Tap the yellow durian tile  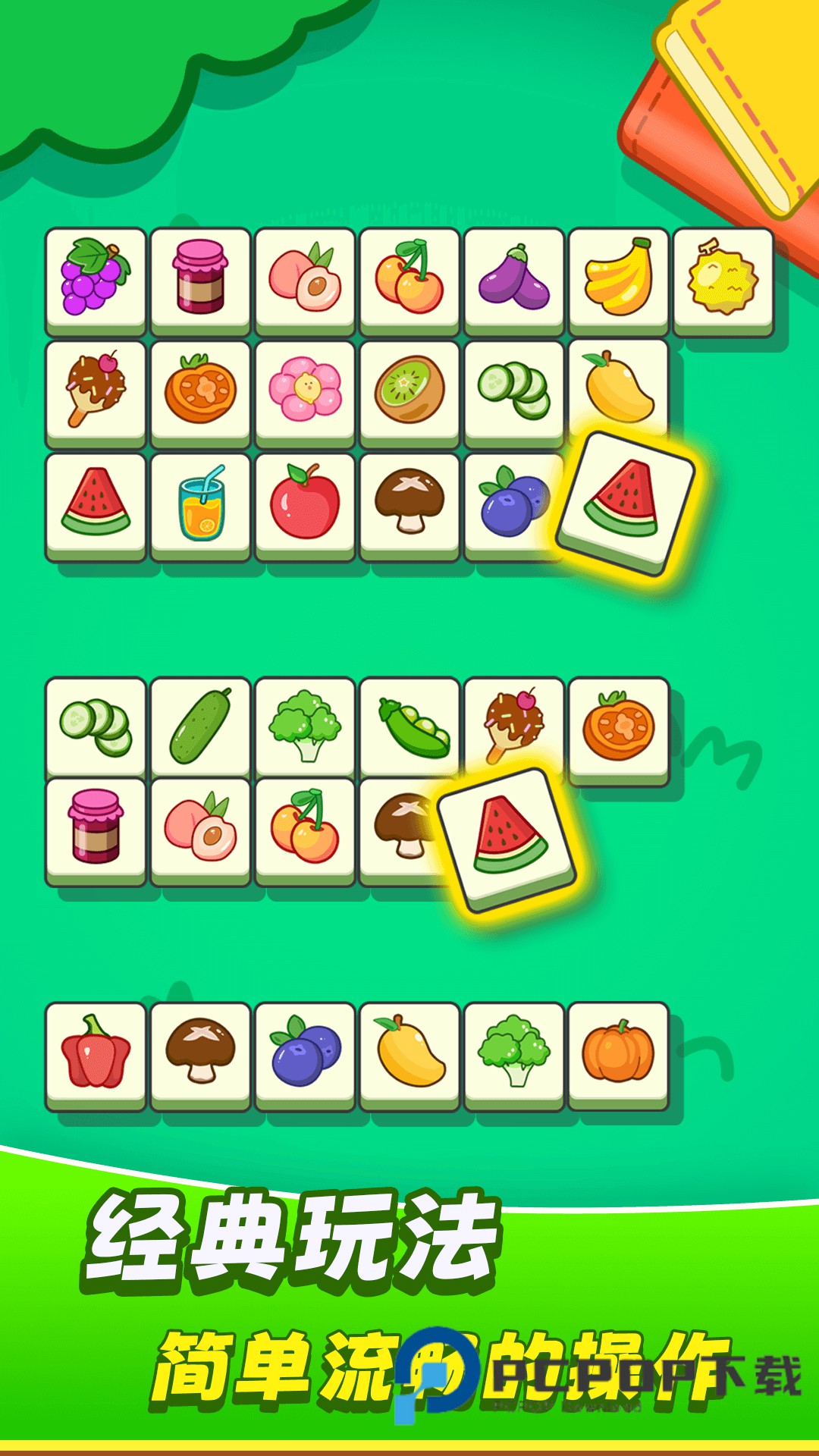point(723,278)
